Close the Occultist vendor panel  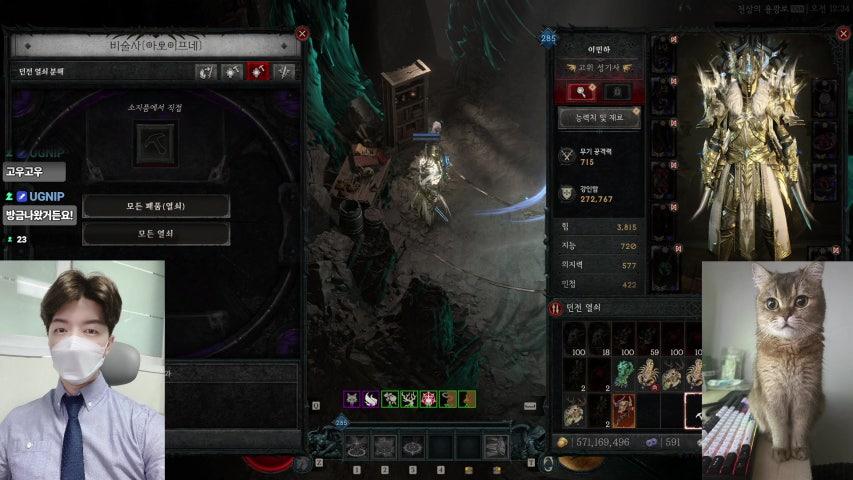[x=302, y=33]
